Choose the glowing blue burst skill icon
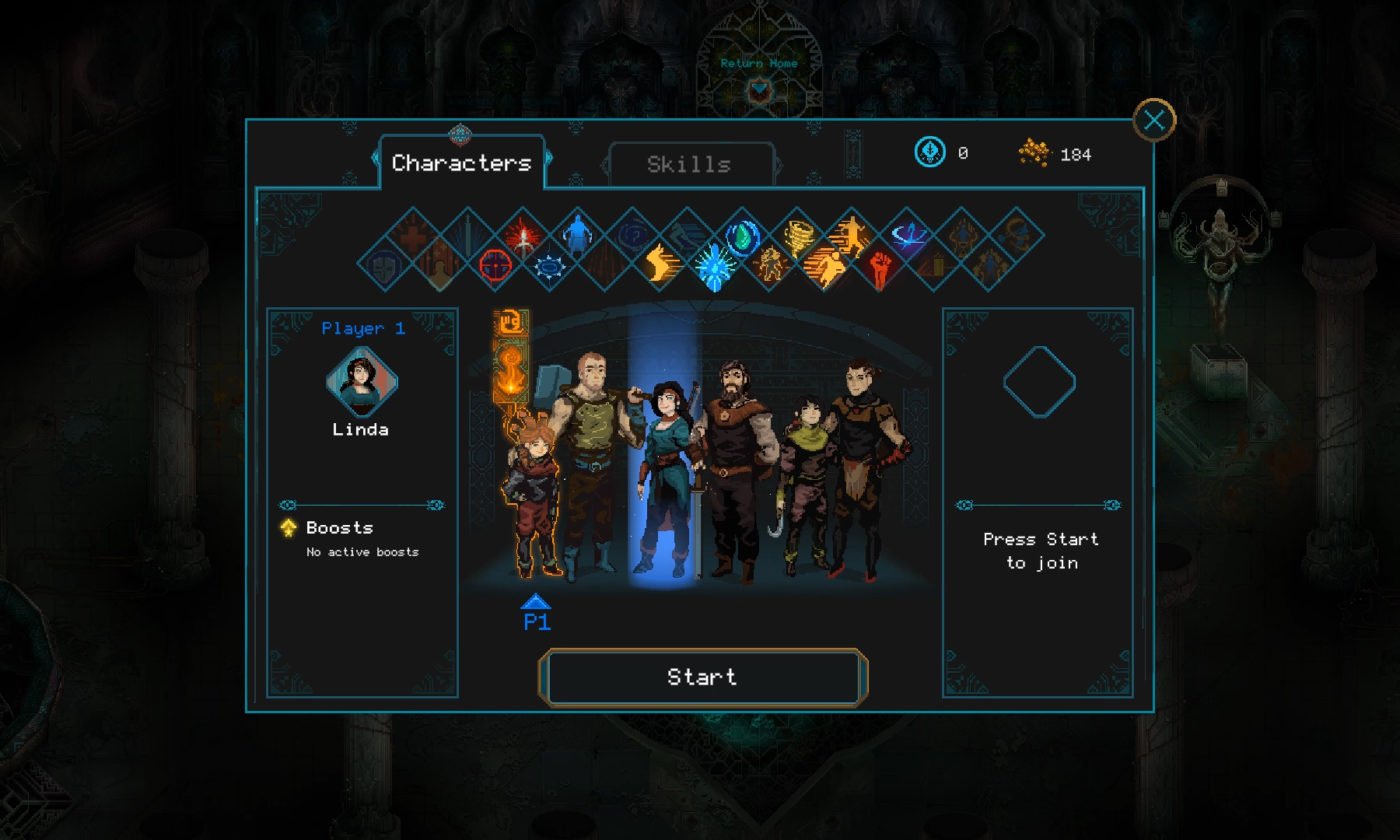1400x840 pixels. coord(715,265)
